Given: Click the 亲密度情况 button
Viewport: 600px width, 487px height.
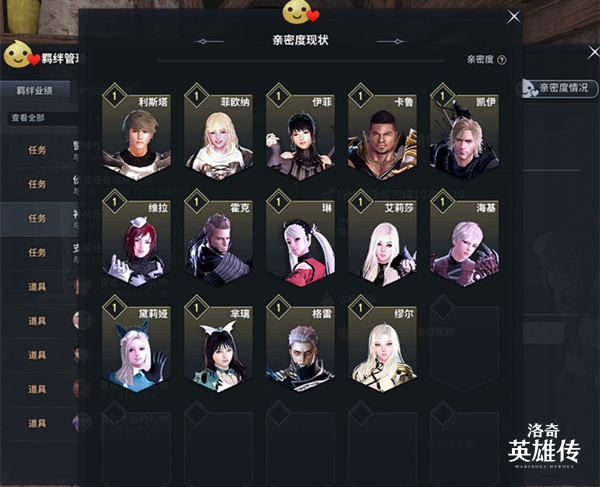Looking at the screenshot, I should (x=556, y=89).
